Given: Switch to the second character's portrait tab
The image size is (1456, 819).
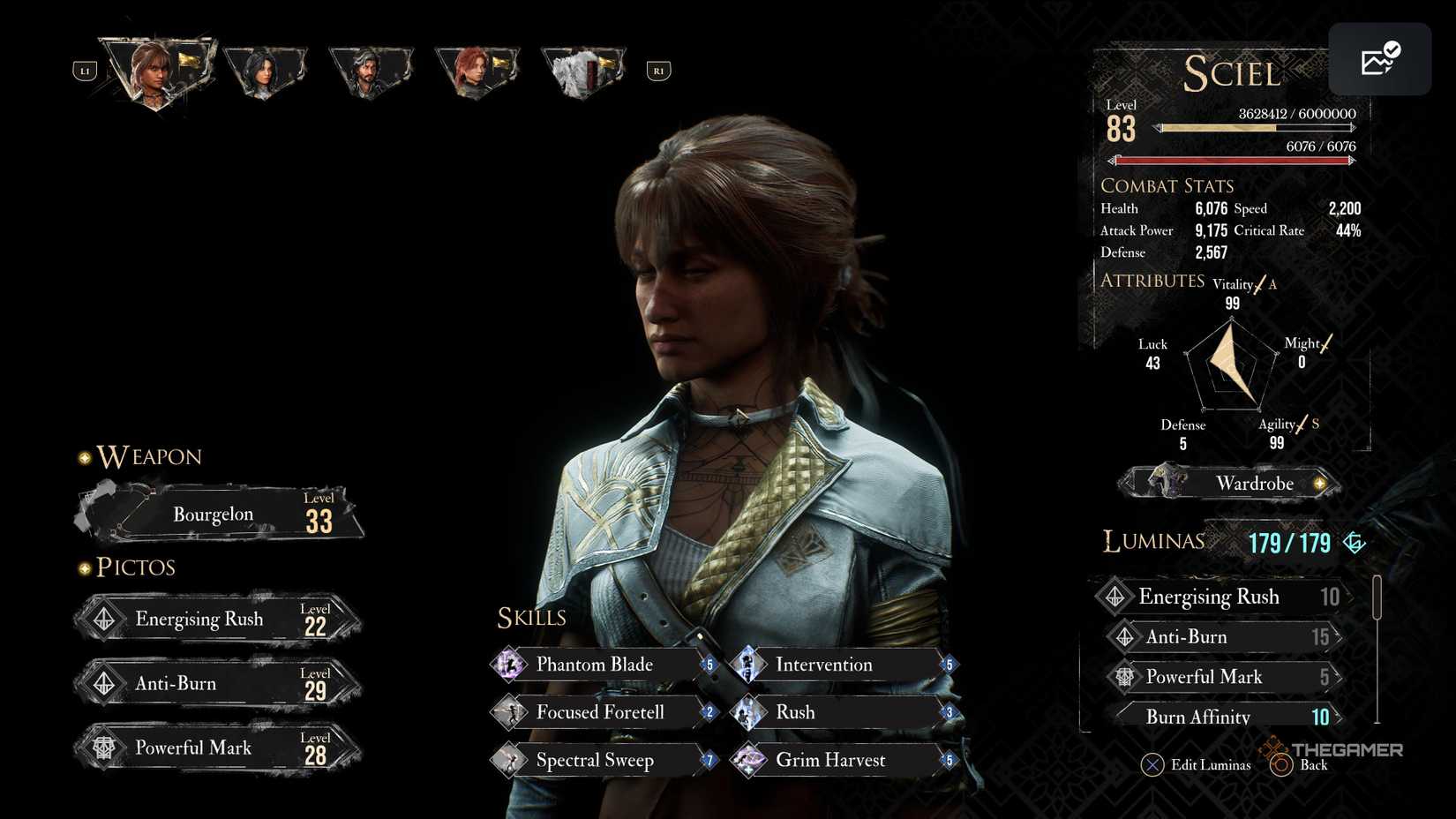Looking at the screenshot, I should [x=266, y=66].
